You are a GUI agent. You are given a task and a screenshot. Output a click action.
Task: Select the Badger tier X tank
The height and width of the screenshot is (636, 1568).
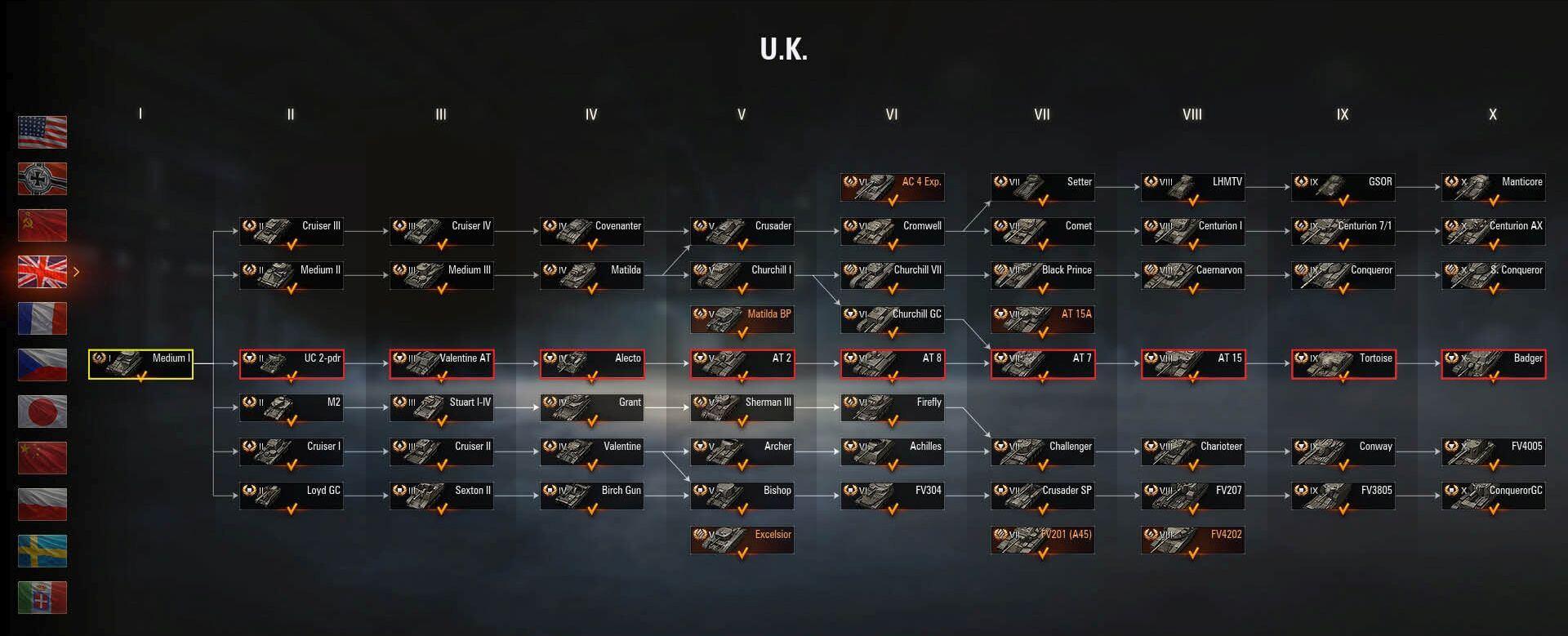point(1493,364)
